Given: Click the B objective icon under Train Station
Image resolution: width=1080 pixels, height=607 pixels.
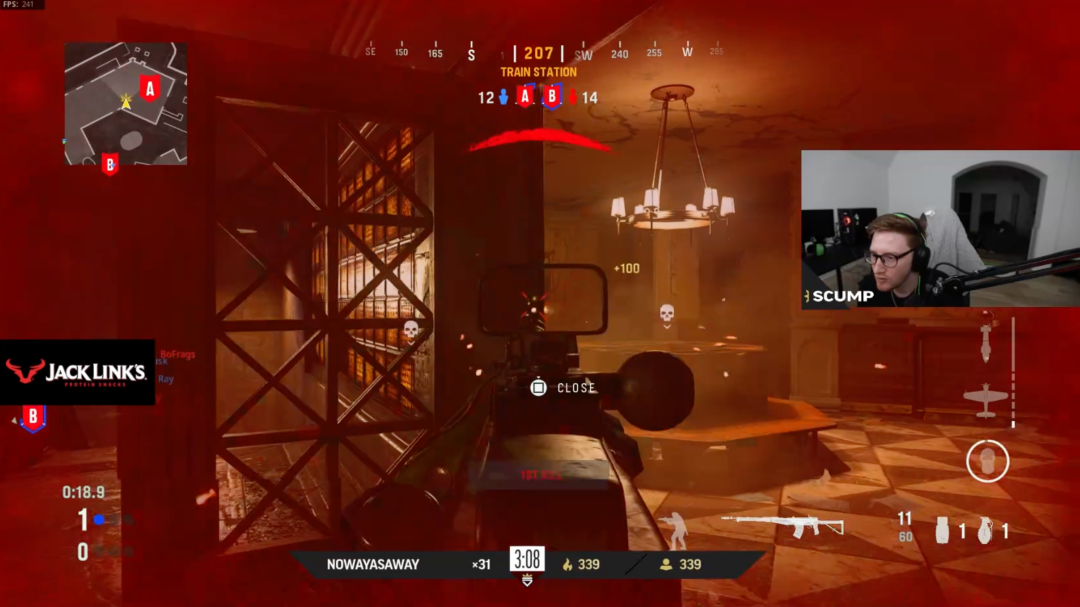Looking at the screenshot, I should tap(551, 97).
